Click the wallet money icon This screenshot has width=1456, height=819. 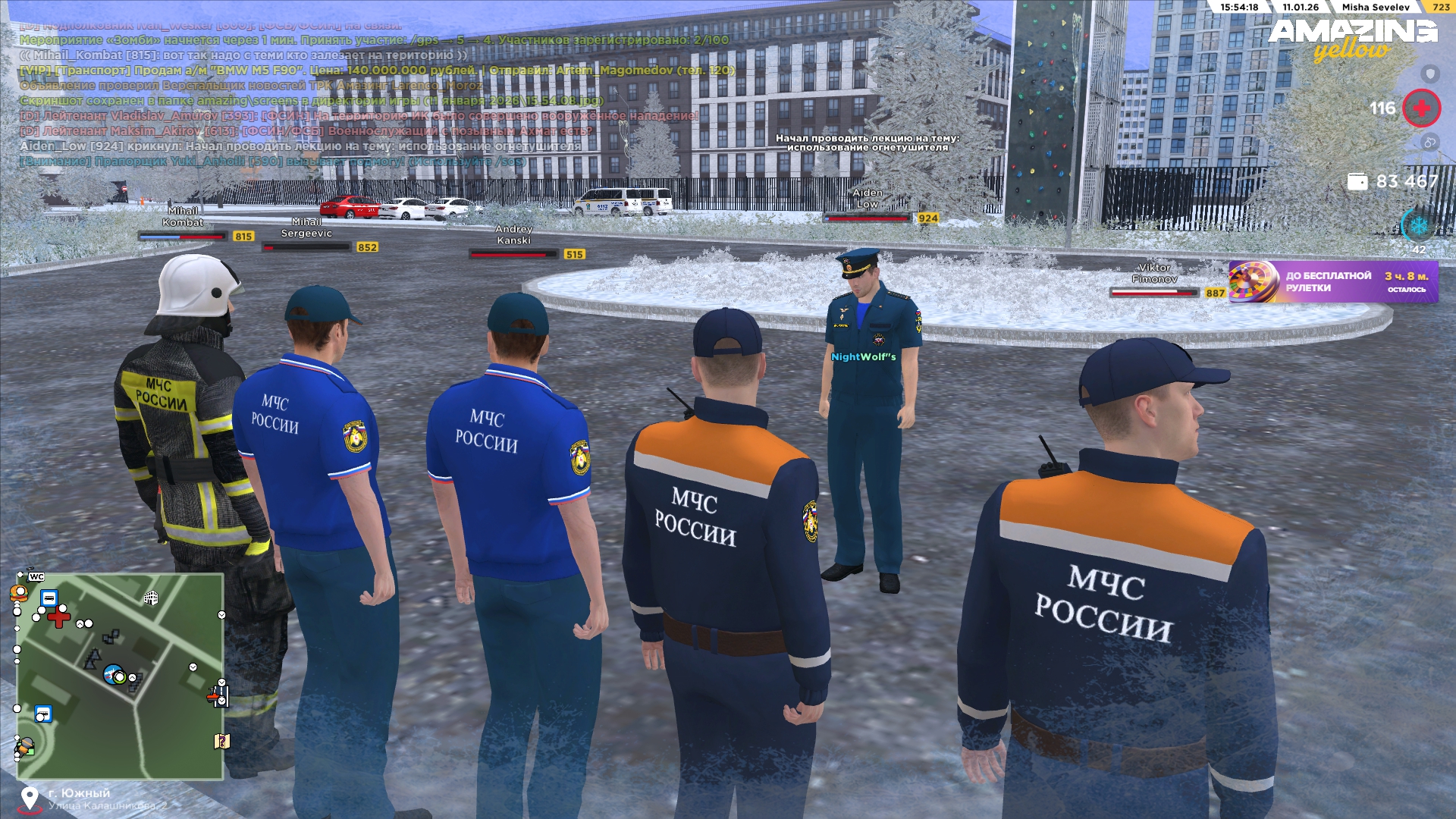[1357, 182]
